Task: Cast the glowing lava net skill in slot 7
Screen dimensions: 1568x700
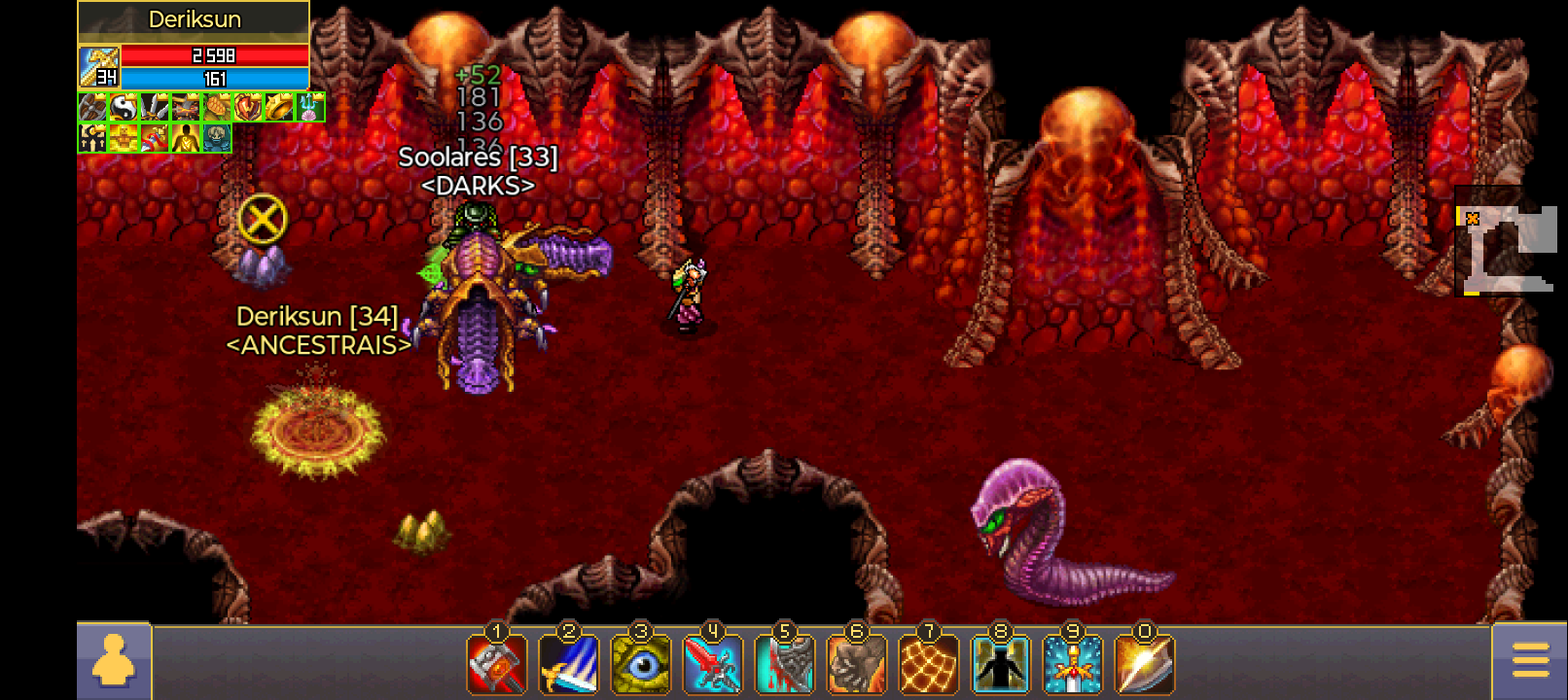Action: 929,664
